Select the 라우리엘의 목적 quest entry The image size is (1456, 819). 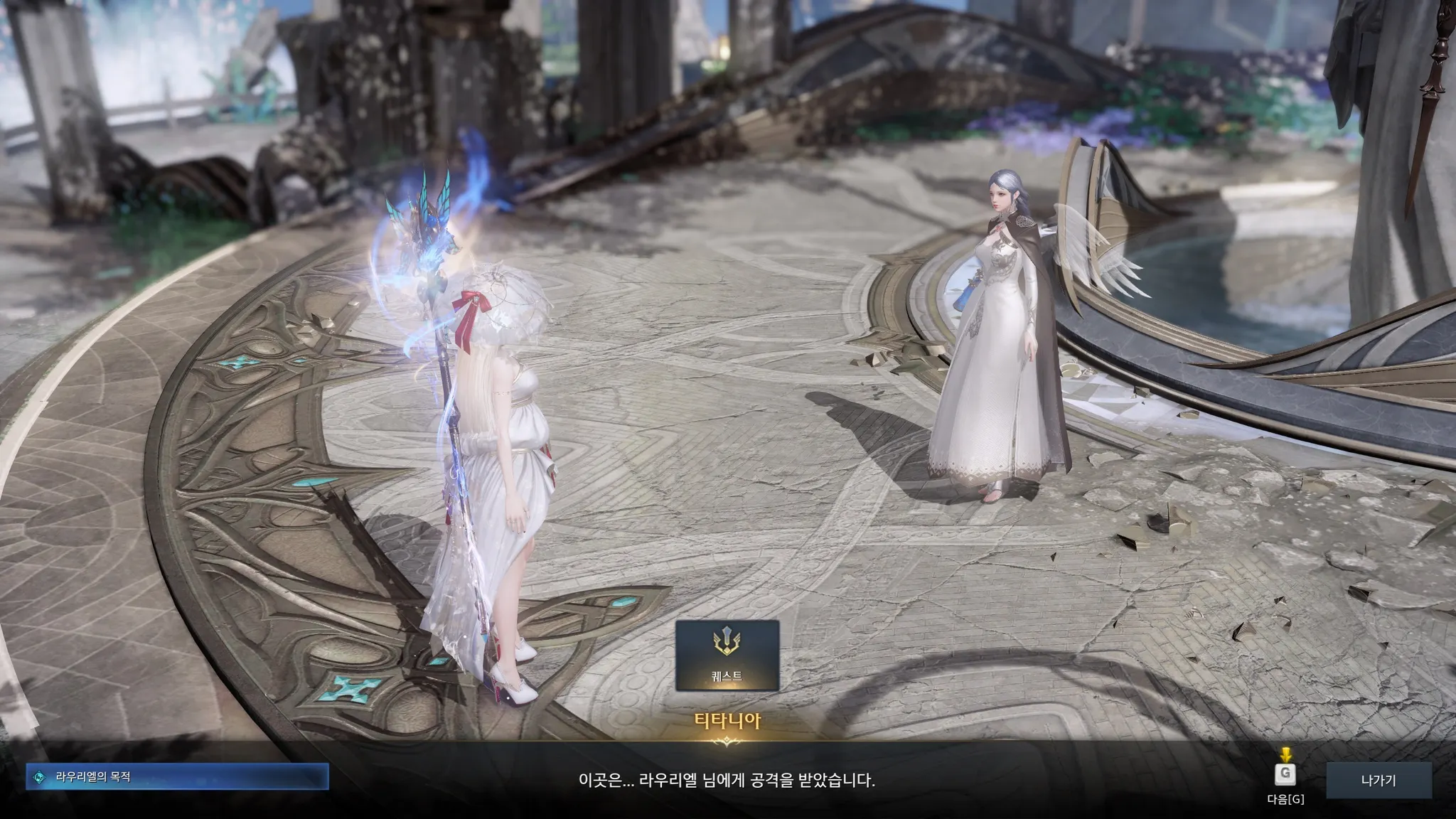(177, 777)
